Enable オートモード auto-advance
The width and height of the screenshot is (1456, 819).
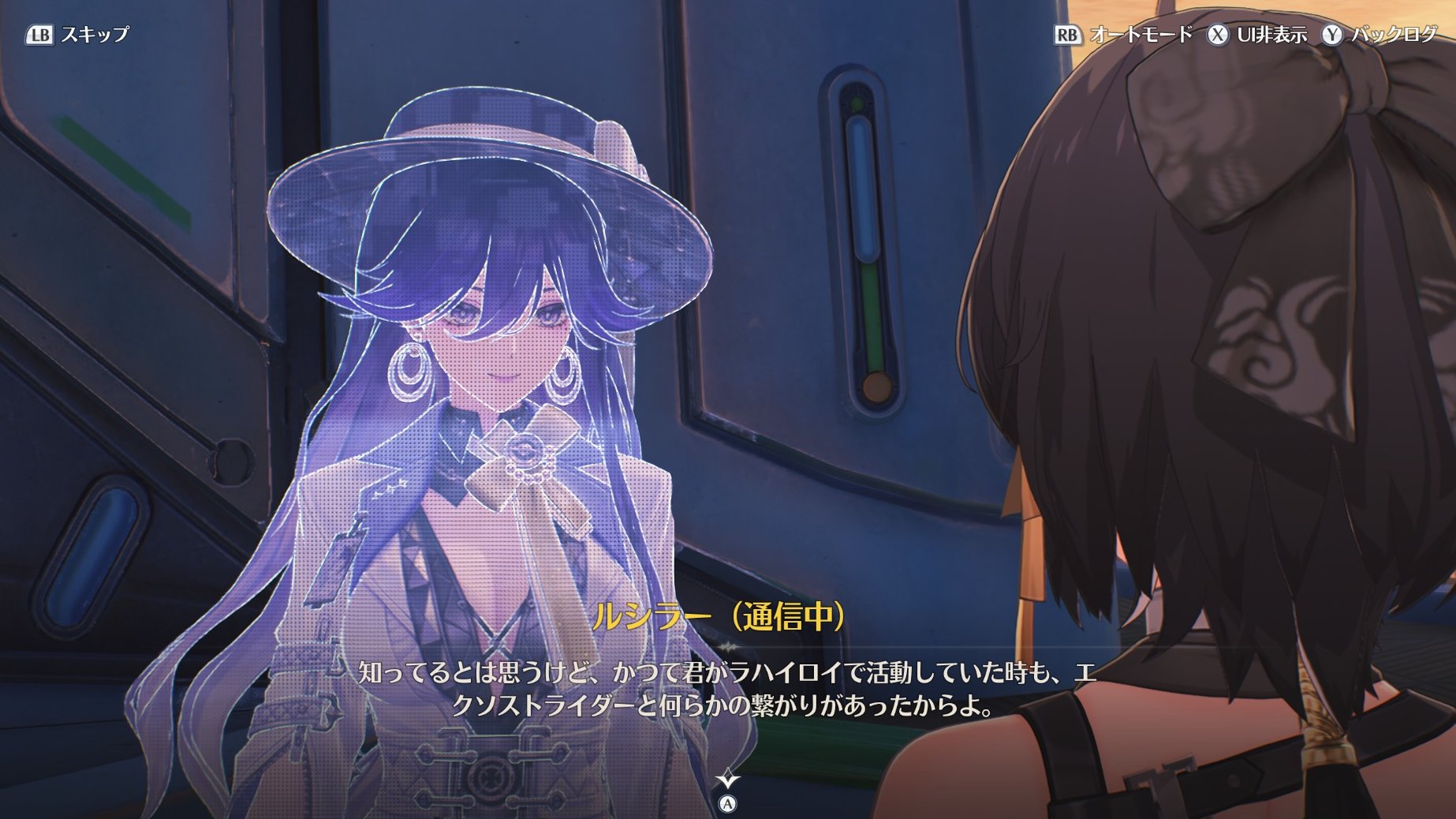tap(1123, 35)
